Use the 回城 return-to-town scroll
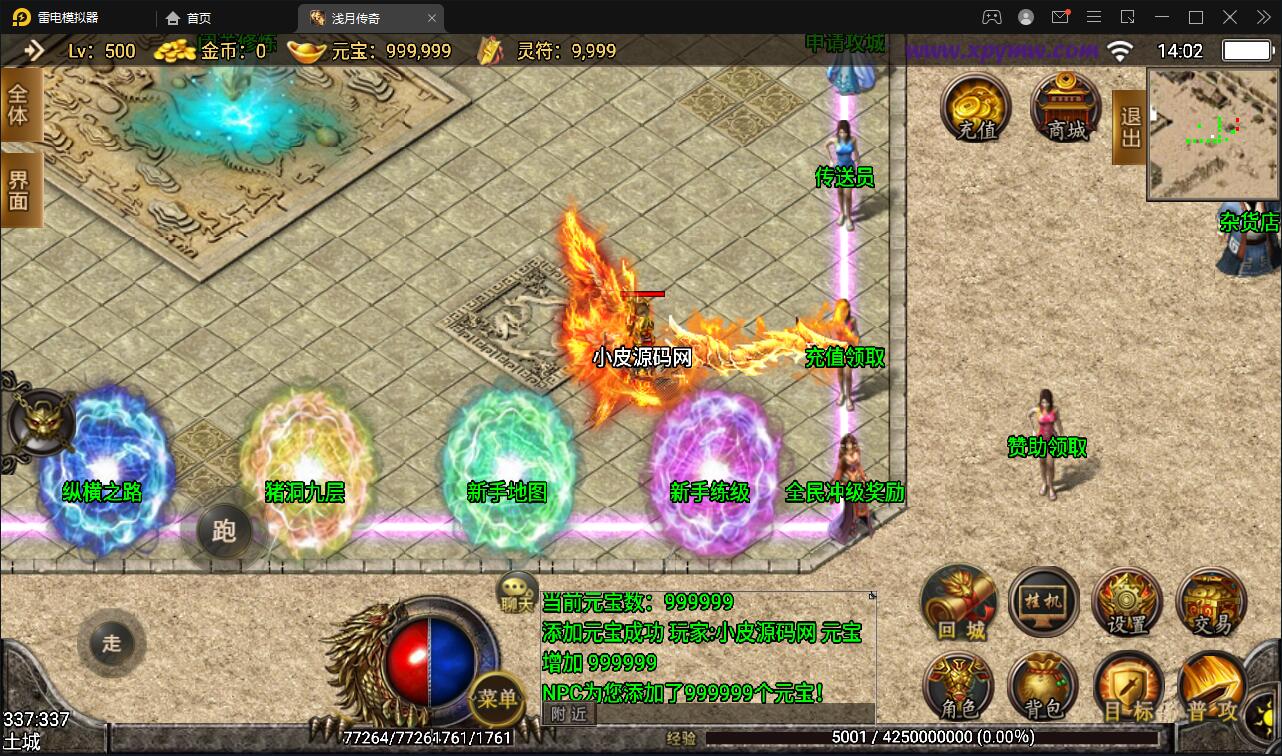The height and width of the screenshot is (756, 1282). [959, 603]
